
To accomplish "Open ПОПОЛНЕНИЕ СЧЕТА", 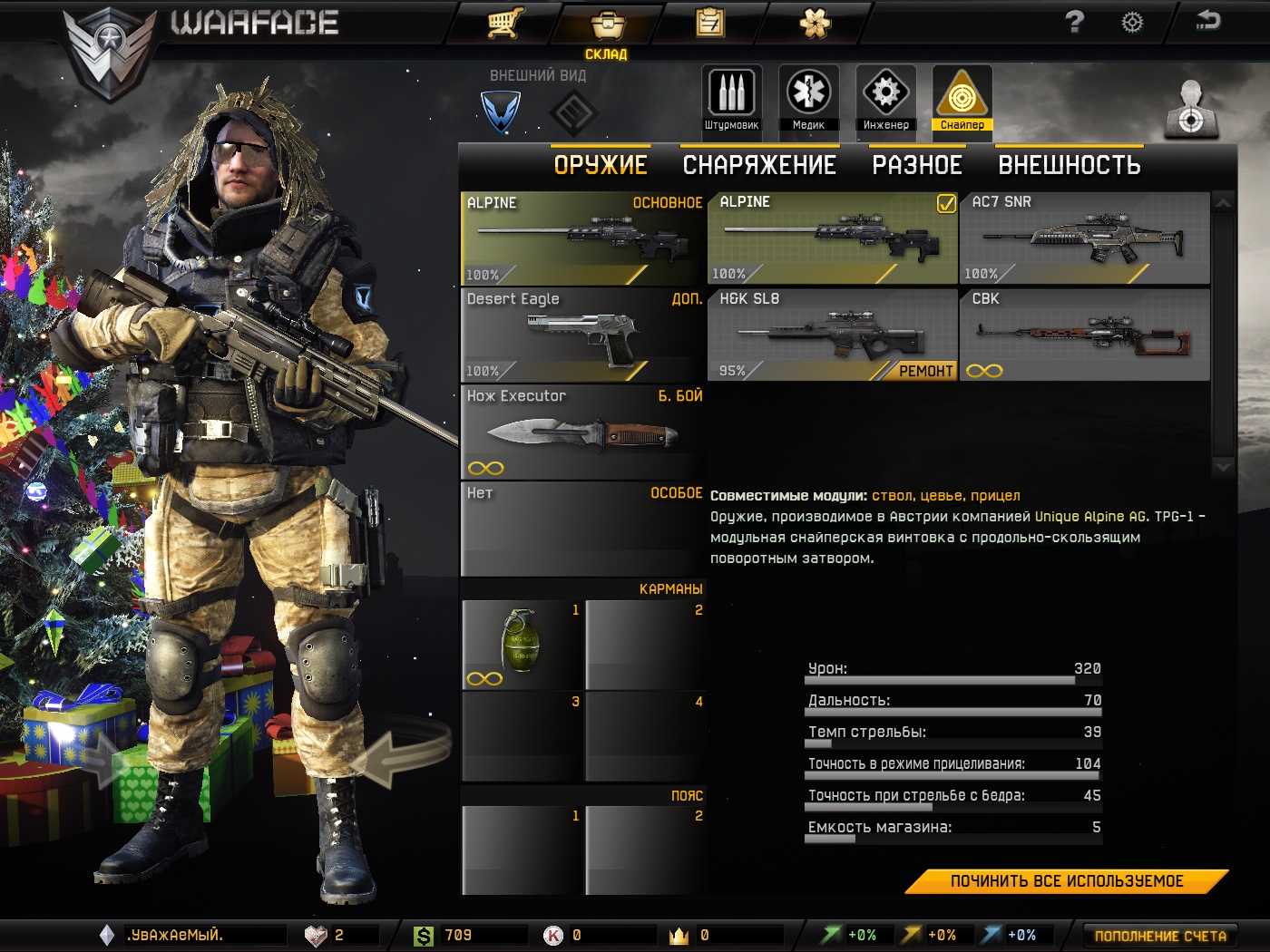I will pos(1159,936).
